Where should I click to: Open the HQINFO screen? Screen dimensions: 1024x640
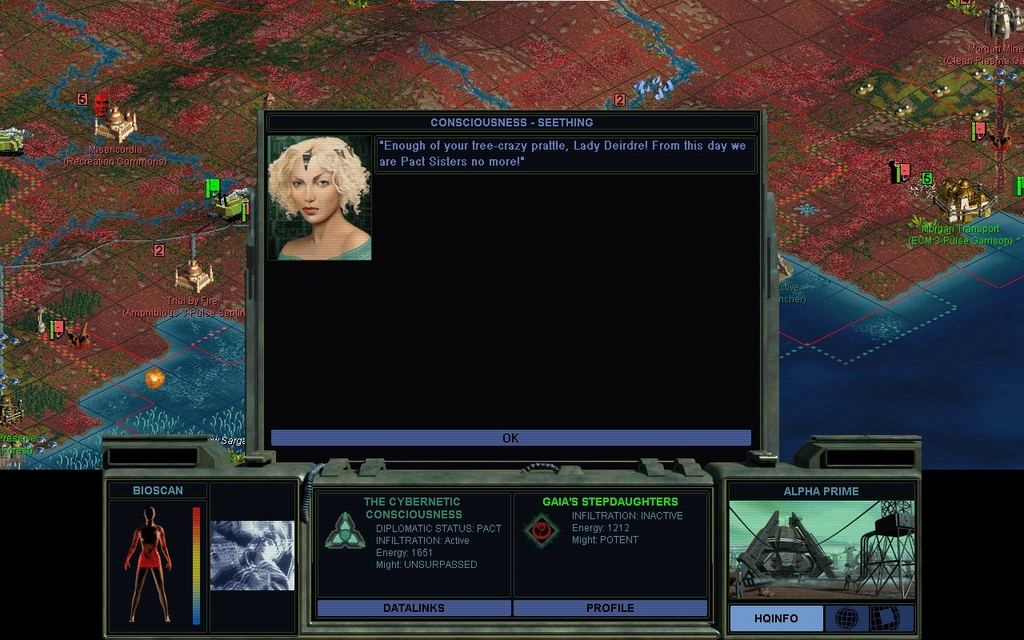(x=776, y=618)
